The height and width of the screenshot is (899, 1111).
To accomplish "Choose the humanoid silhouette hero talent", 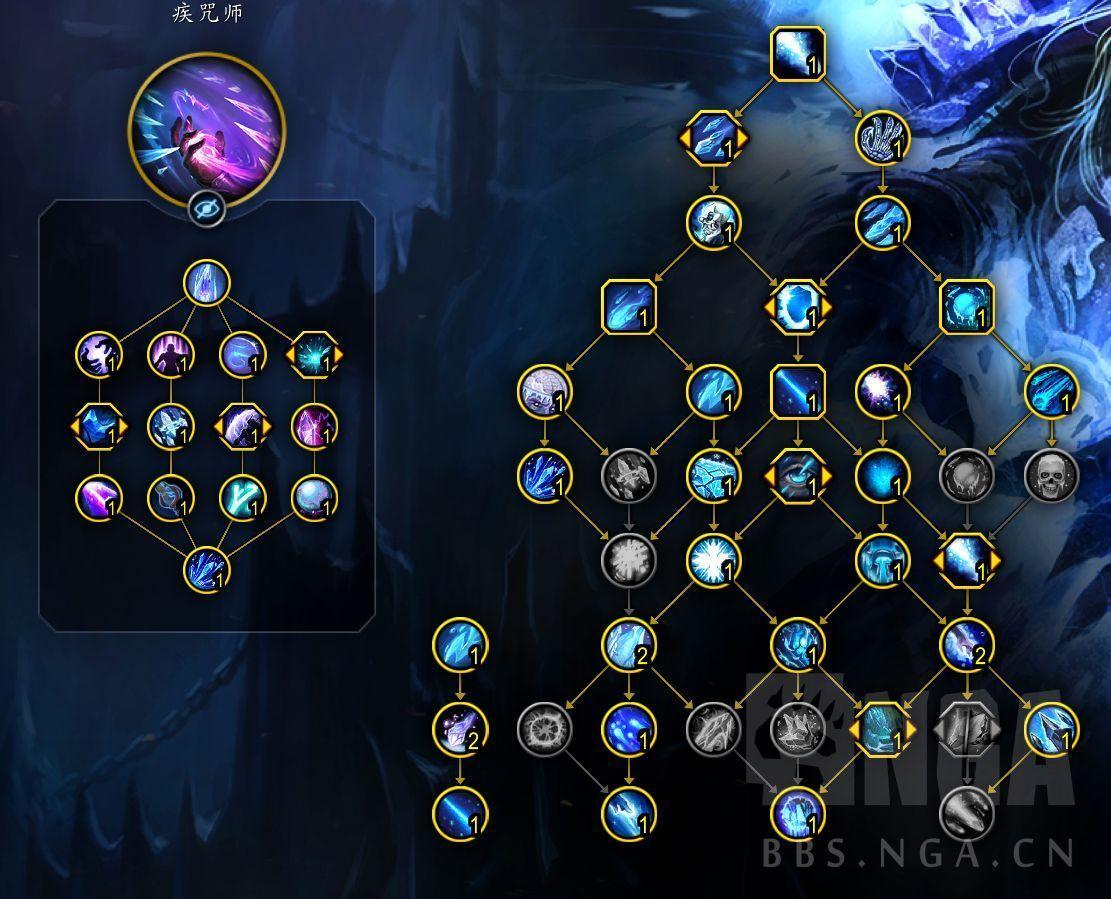I will pos(169,354).
